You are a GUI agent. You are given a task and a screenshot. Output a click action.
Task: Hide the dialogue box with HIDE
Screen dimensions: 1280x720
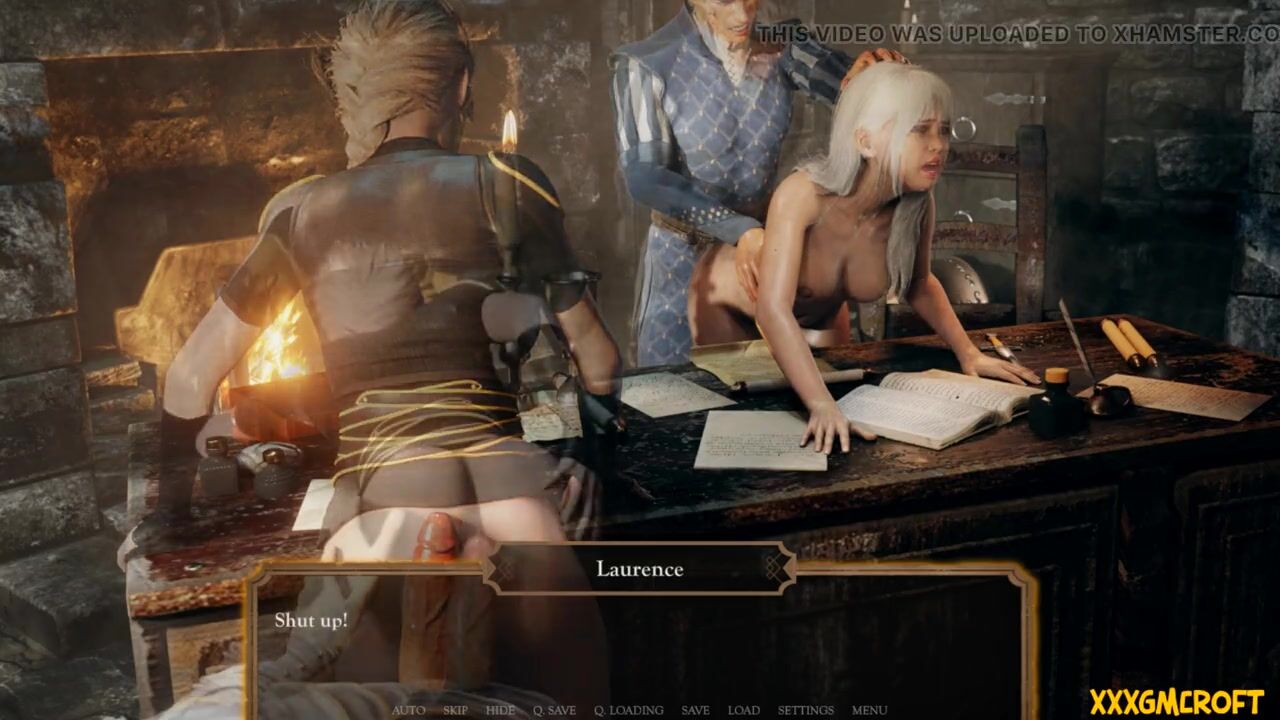[500, 710]
